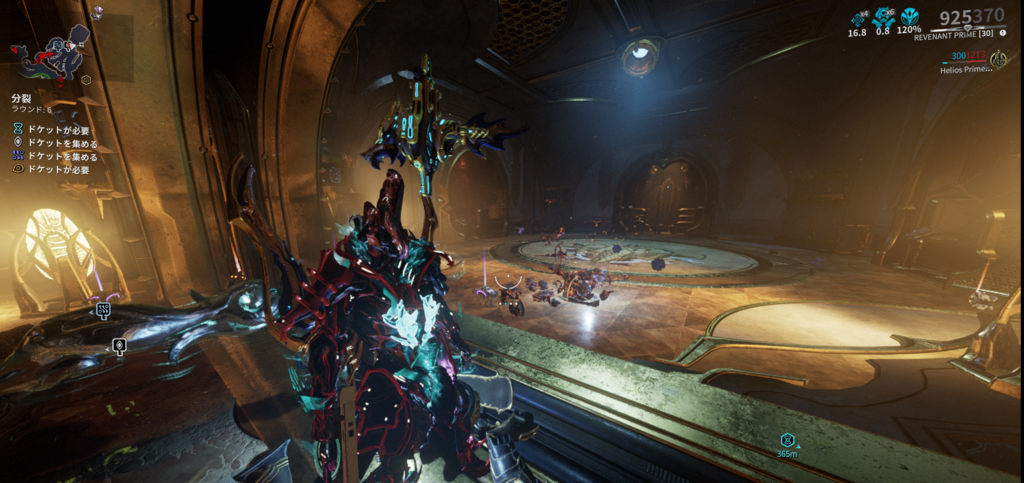Select the wavy lines docket objective row
This screenshot has height=483, width=1024.
pos(56,156)
